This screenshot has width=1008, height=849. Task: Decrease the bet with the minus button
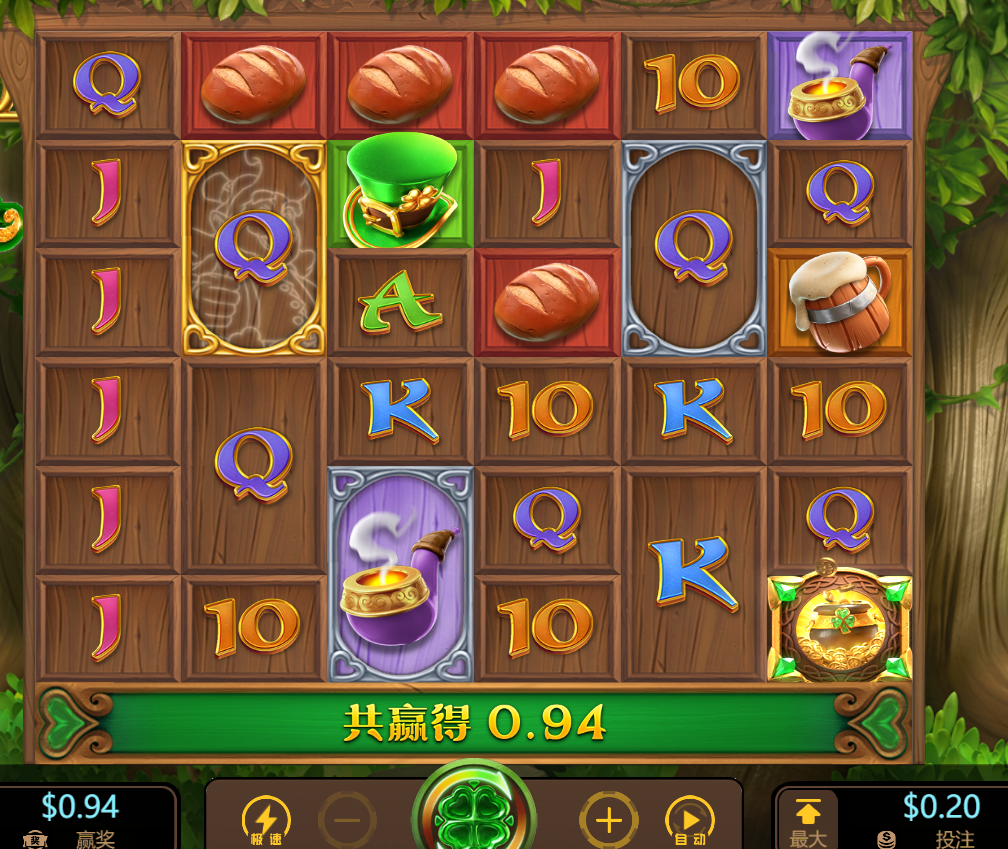point(347,821)
